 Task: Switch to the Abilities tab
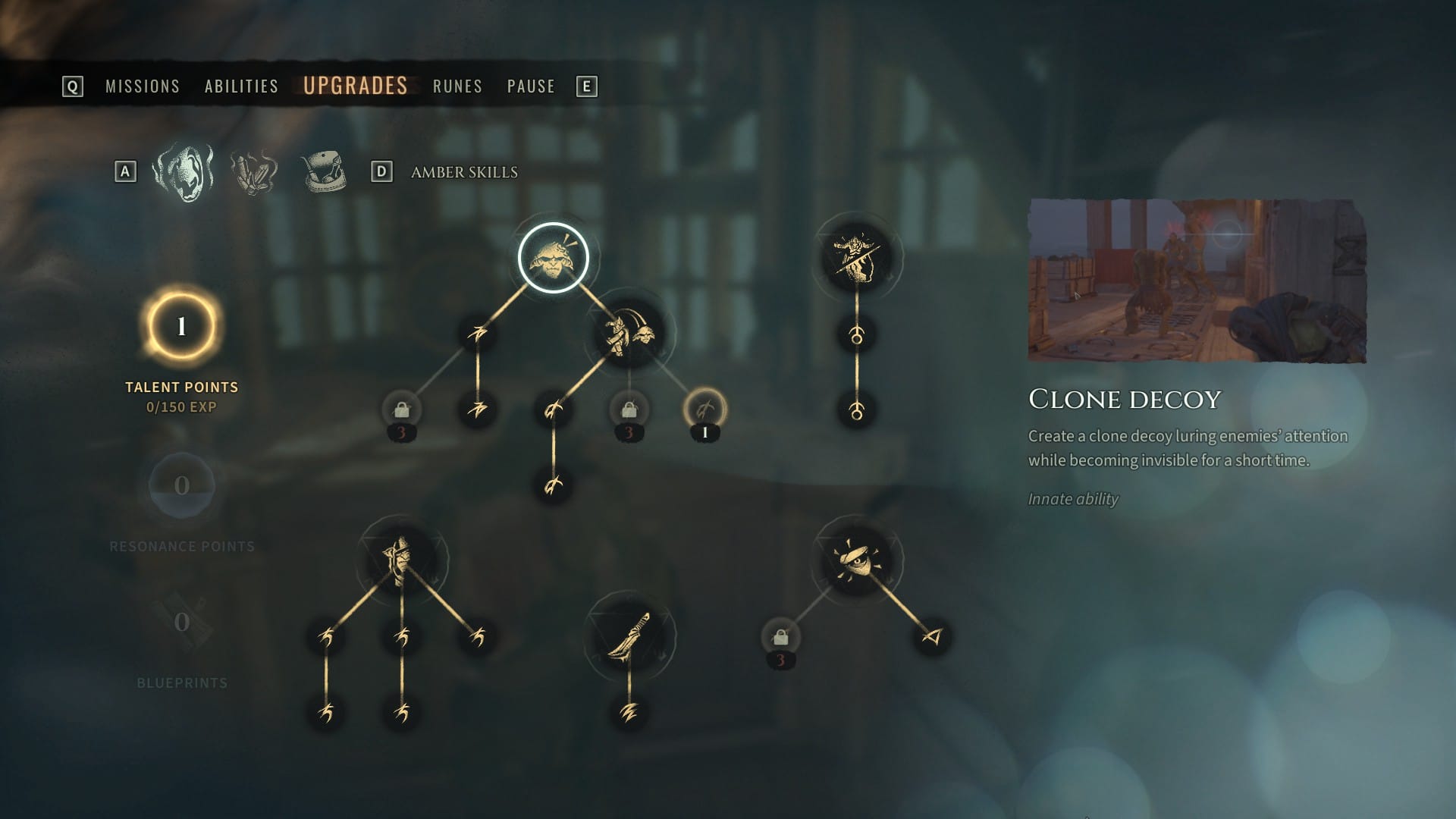point(241,86)
